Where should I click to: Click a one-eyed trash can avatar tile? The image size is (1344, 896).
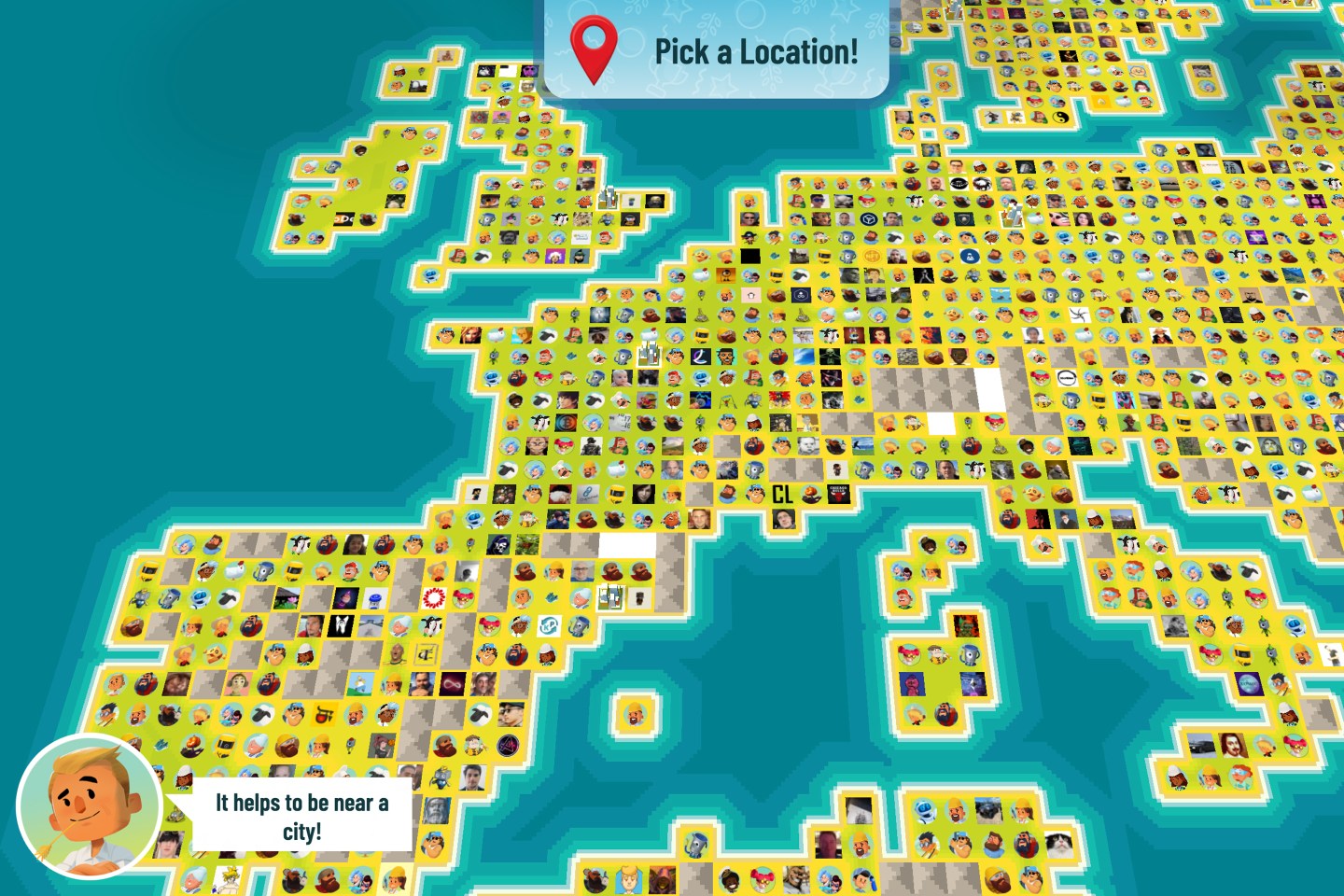[x=755, y=469]
